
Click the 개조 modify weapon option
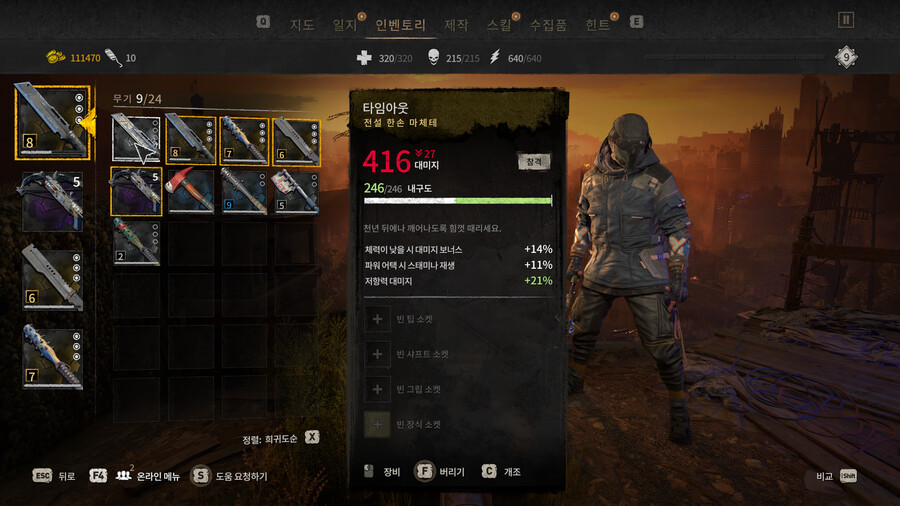coord(502,471)
